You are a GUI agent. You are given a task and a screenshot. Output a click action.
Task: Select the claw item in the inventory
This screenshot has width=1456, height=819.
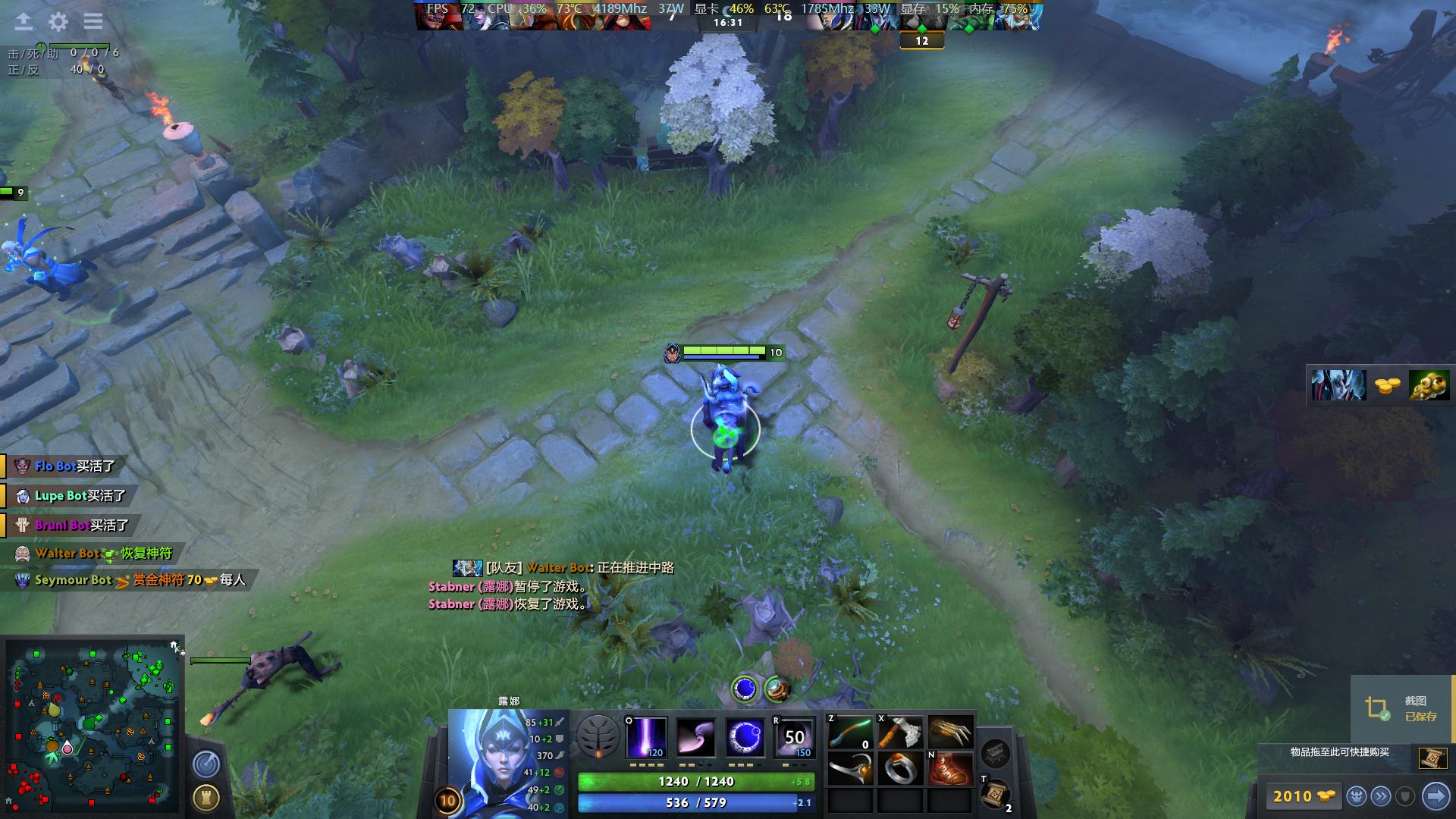(x=949, y=733)
